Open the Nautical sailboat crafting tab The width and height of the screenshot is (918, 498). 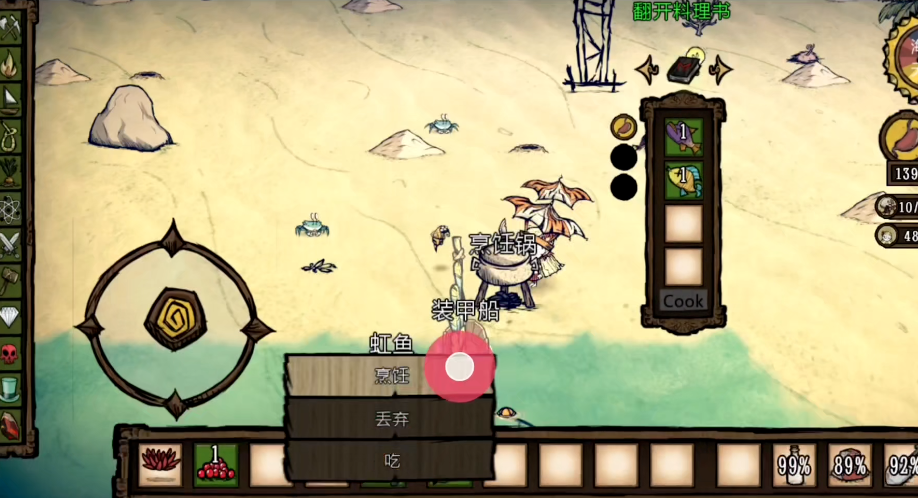[10, 98]
